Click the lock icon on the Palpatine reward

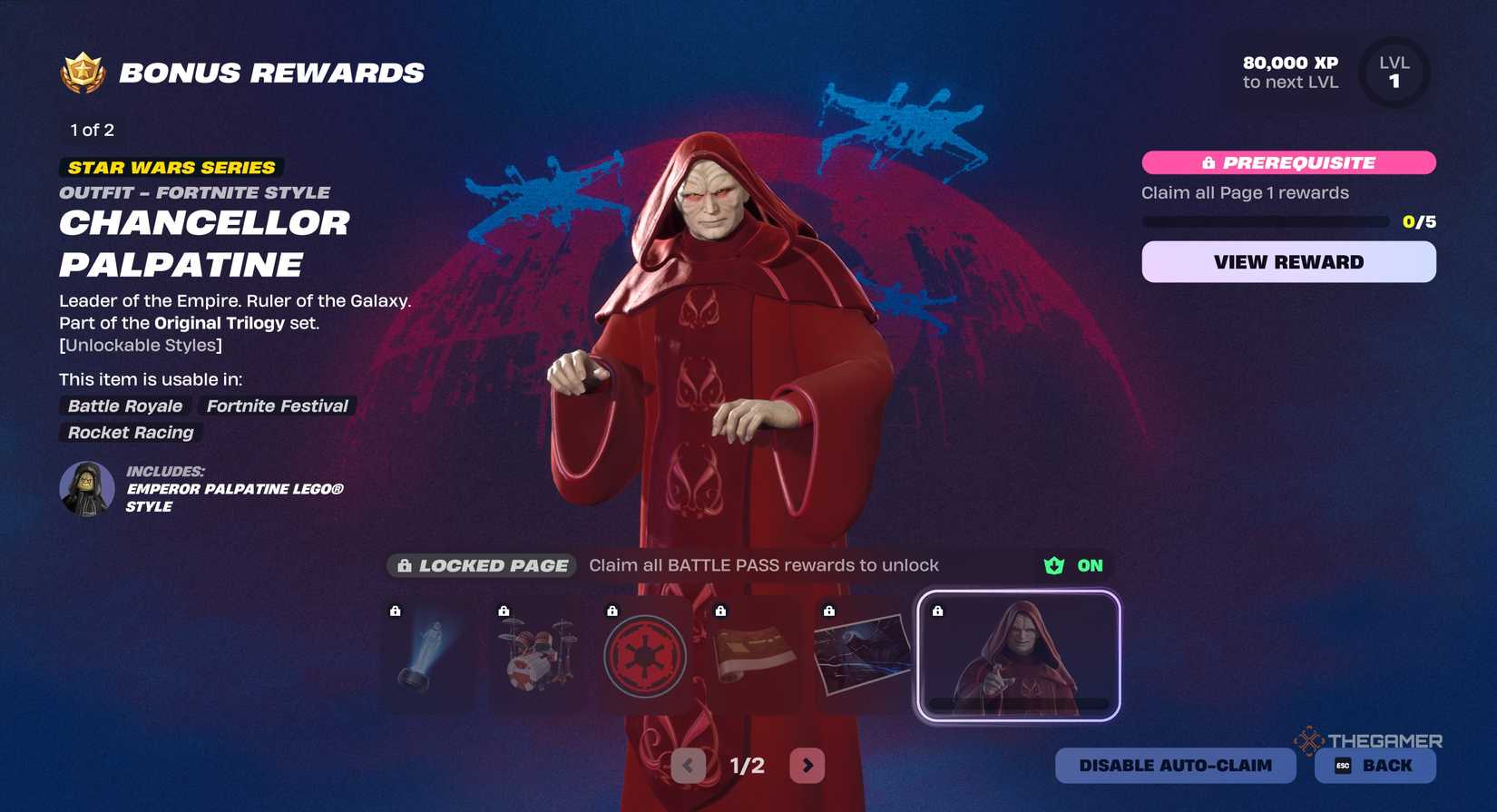point(939,611)
